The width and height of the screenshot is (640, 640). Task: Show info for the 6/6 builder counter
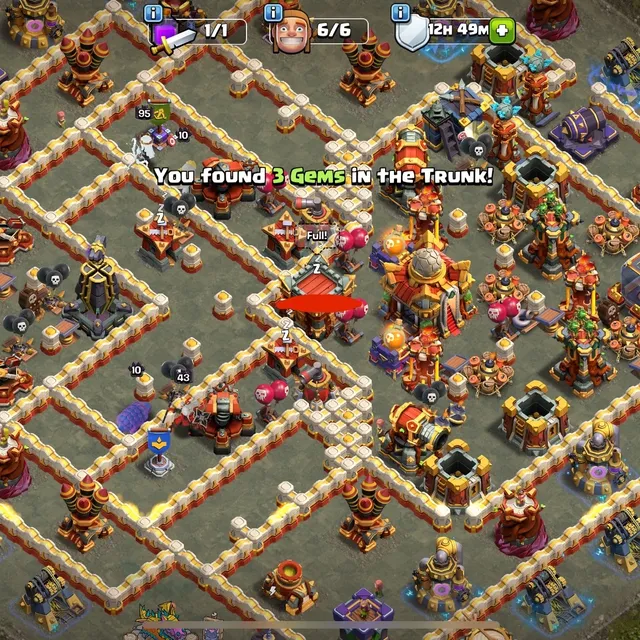point(274,13)
